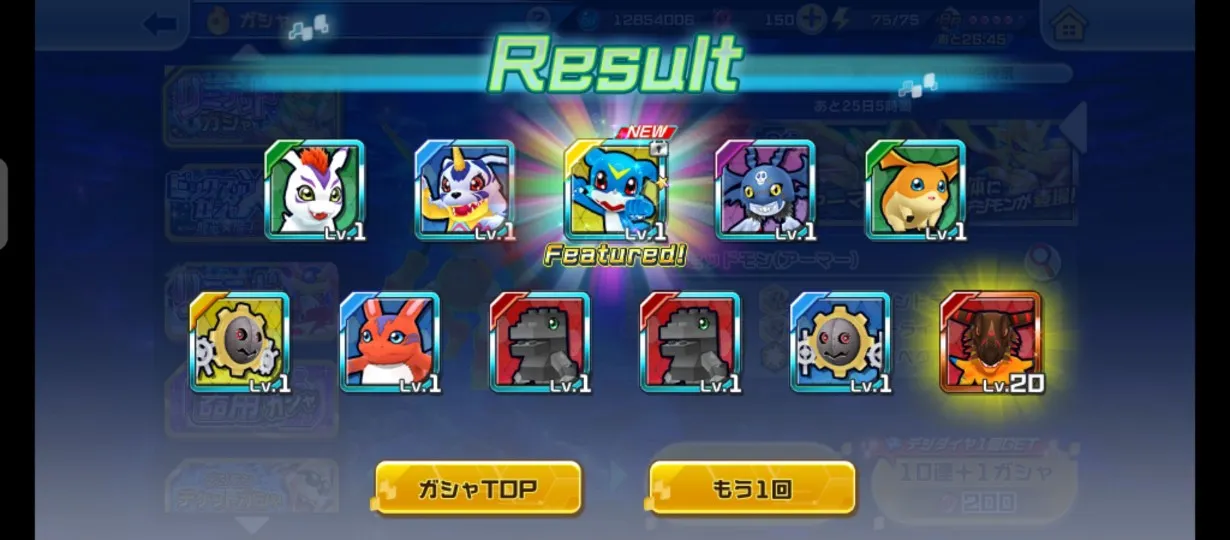Open the glowing Lv.20 Digimon tile

[990, 342]
